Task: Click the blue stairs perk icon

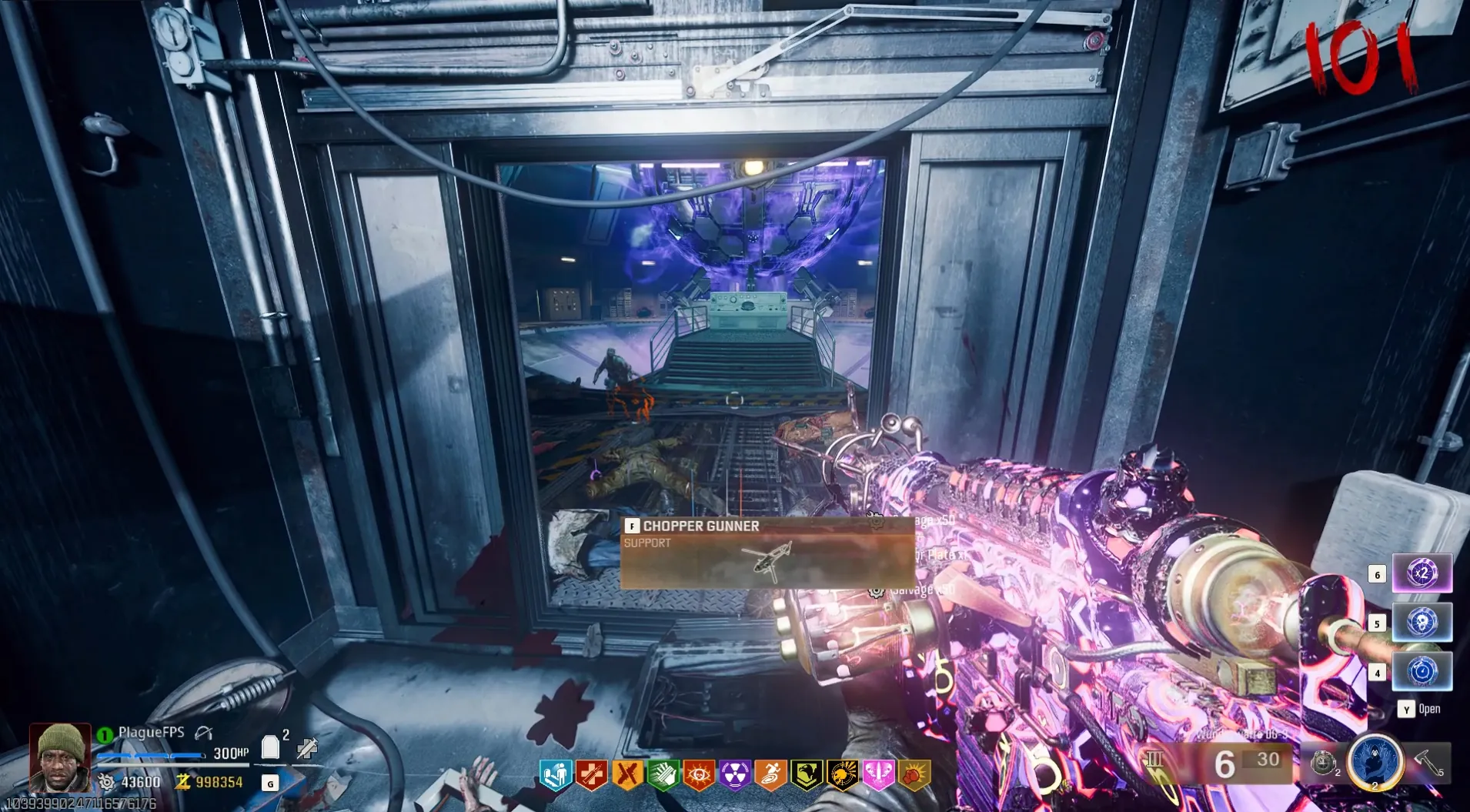Action: (554, 775)
